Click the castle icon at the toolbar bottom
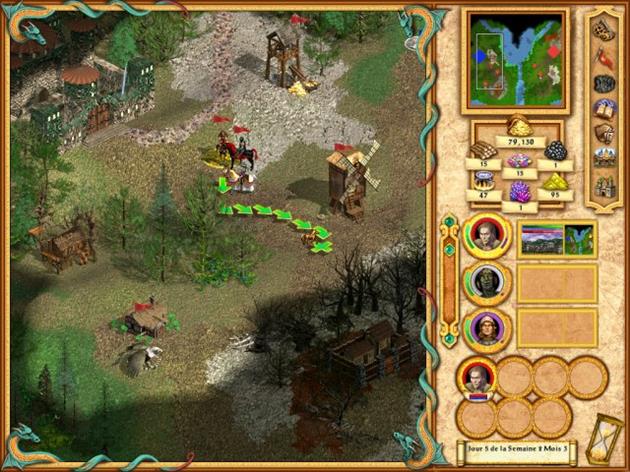 [604, 184]
